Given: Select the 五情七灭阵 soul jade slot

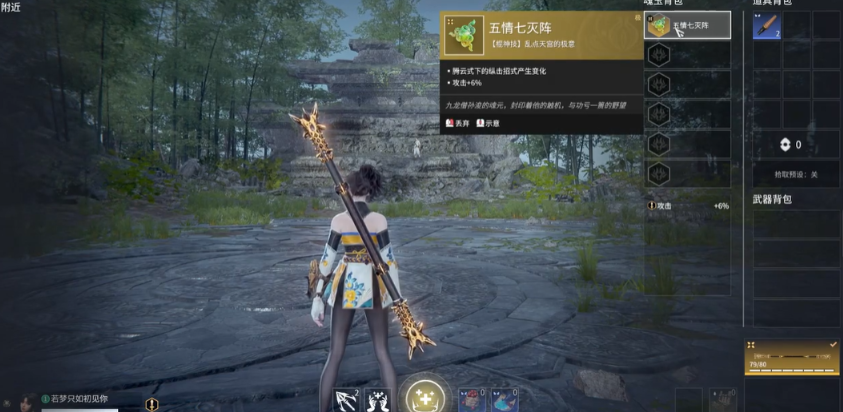Looking at the screenshot, I should pos(687,26).
